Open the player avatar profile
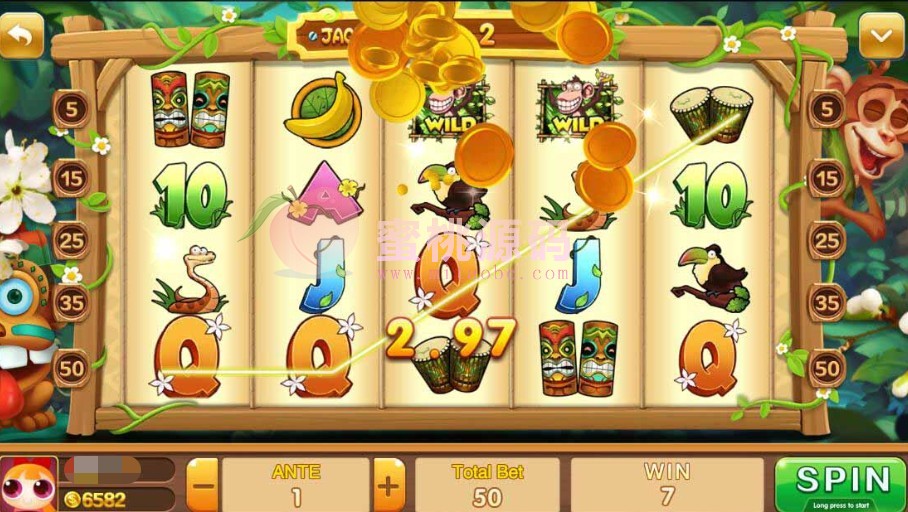Screen dimensions: 908x512 pyautogui.click(x=29, y=485)
